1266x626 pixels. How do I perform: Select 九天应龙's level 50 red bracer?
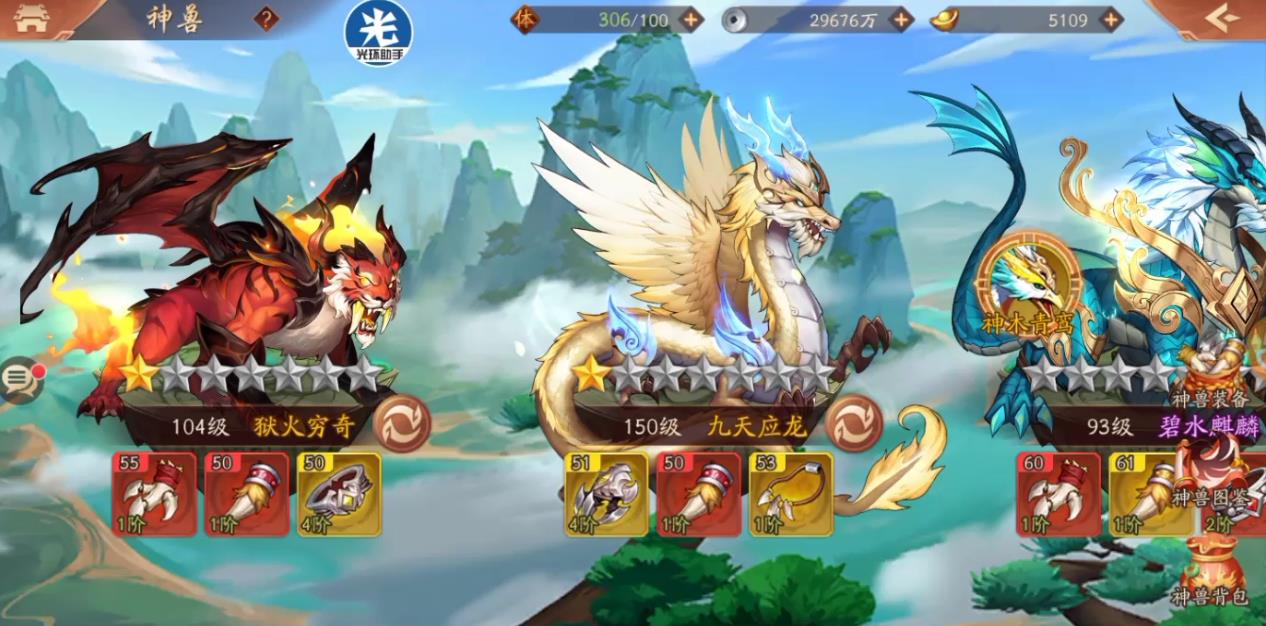tap(699, 494)
